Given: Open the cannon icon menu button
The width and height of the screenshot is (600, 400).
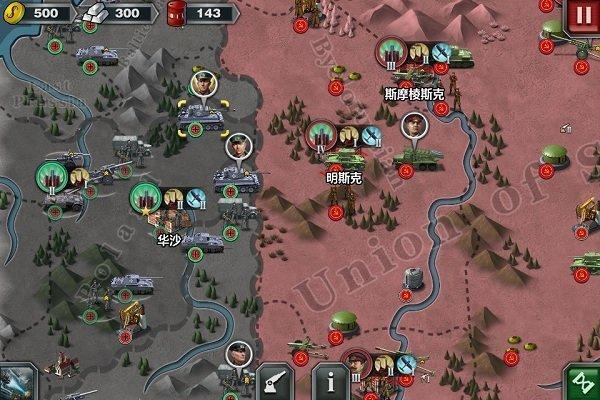Looking at the screenshot, I should click(274, 383).
